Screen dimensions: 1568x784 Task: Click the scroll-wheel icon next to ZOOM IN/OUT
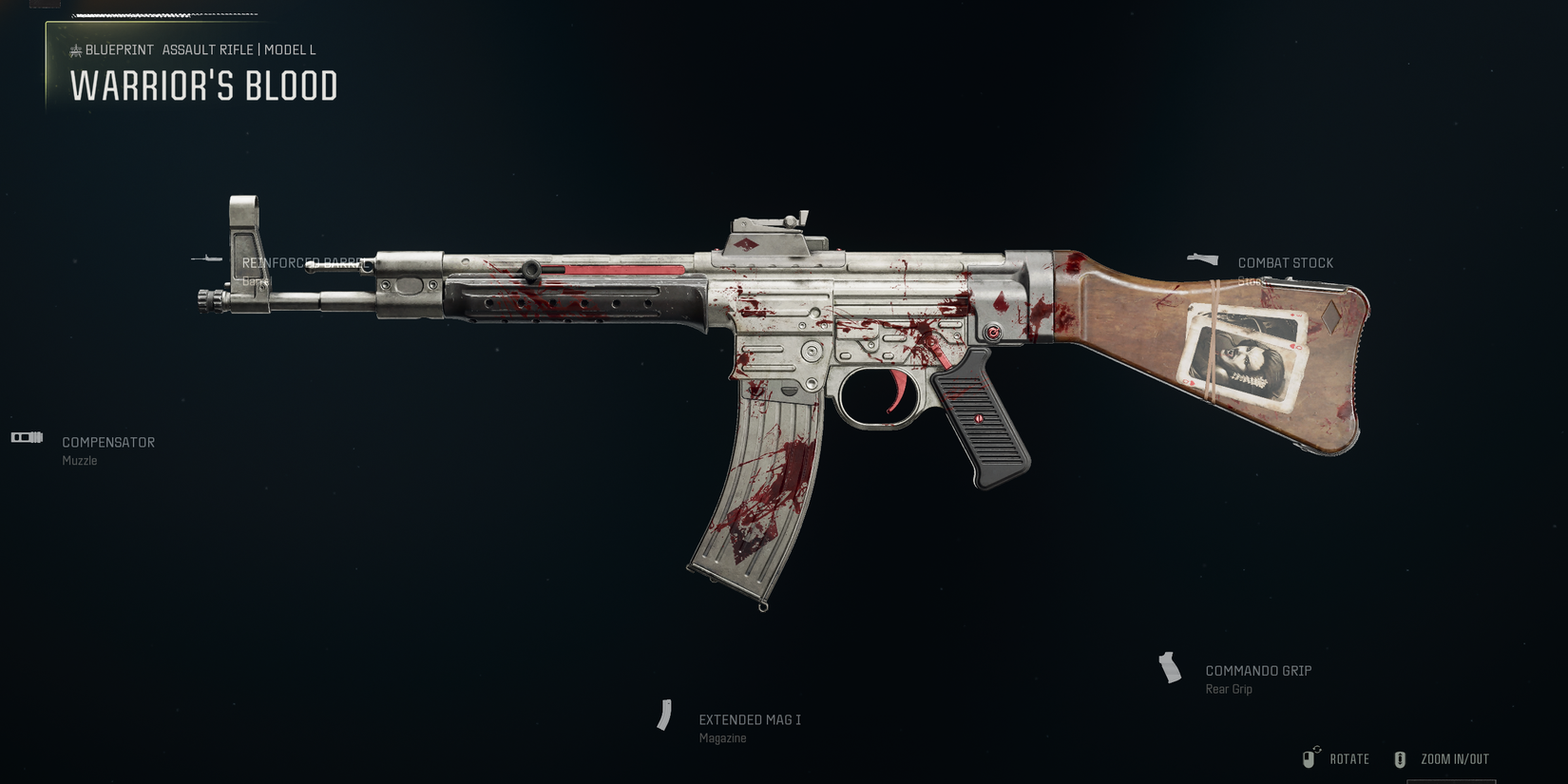click(1400, 758)
